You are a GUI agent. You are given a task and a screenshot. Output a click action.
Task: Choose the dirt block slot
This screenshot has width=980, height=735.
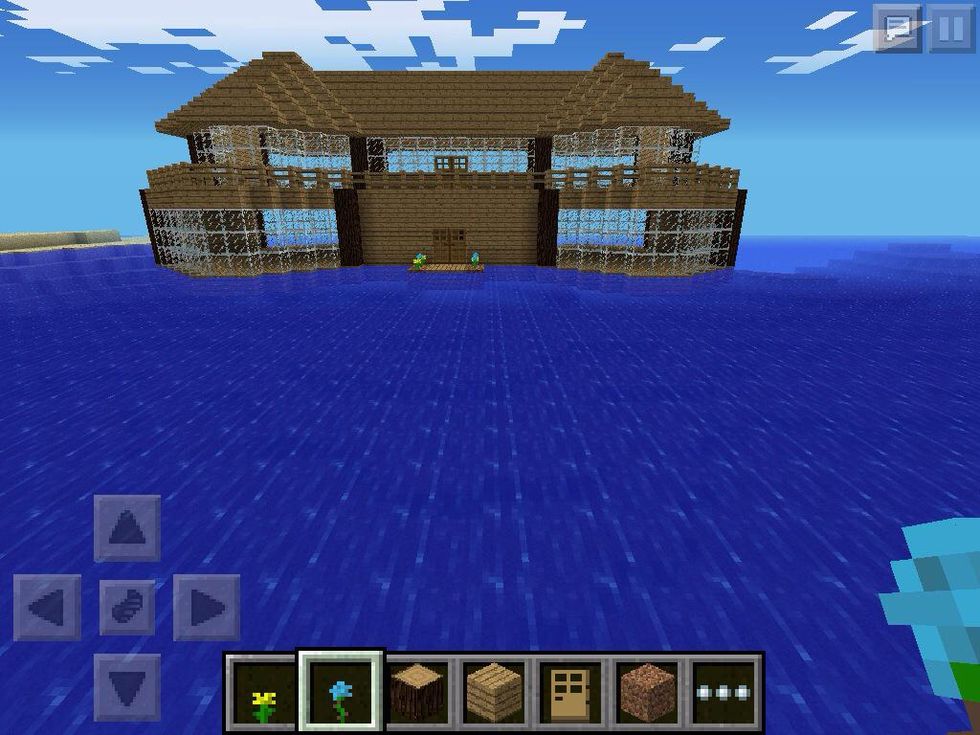649,691
